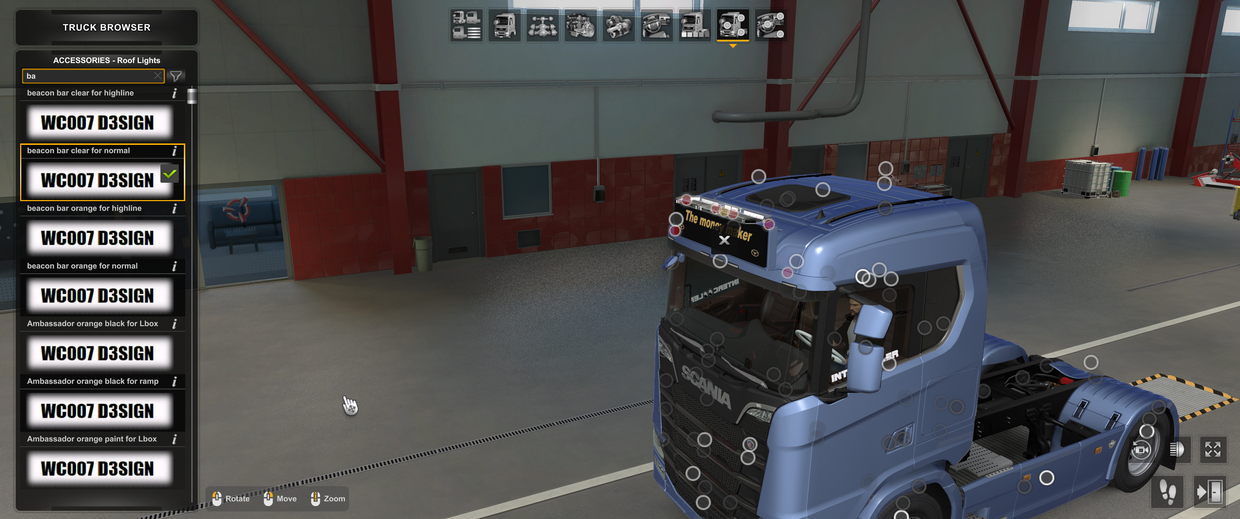Open the engine category tab

pyautogui.click(x=581, y=25)
